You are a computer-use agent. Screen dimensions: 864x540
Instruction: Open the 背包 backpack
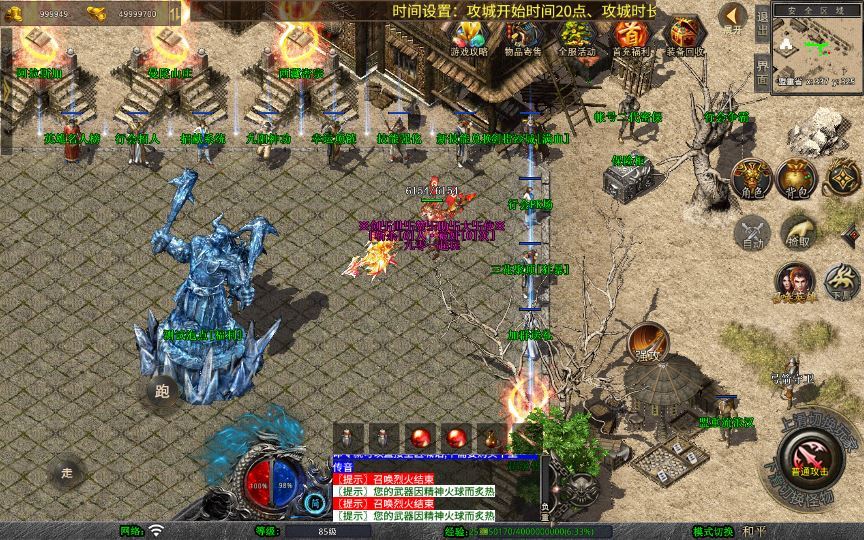click(x=797, y=177)
